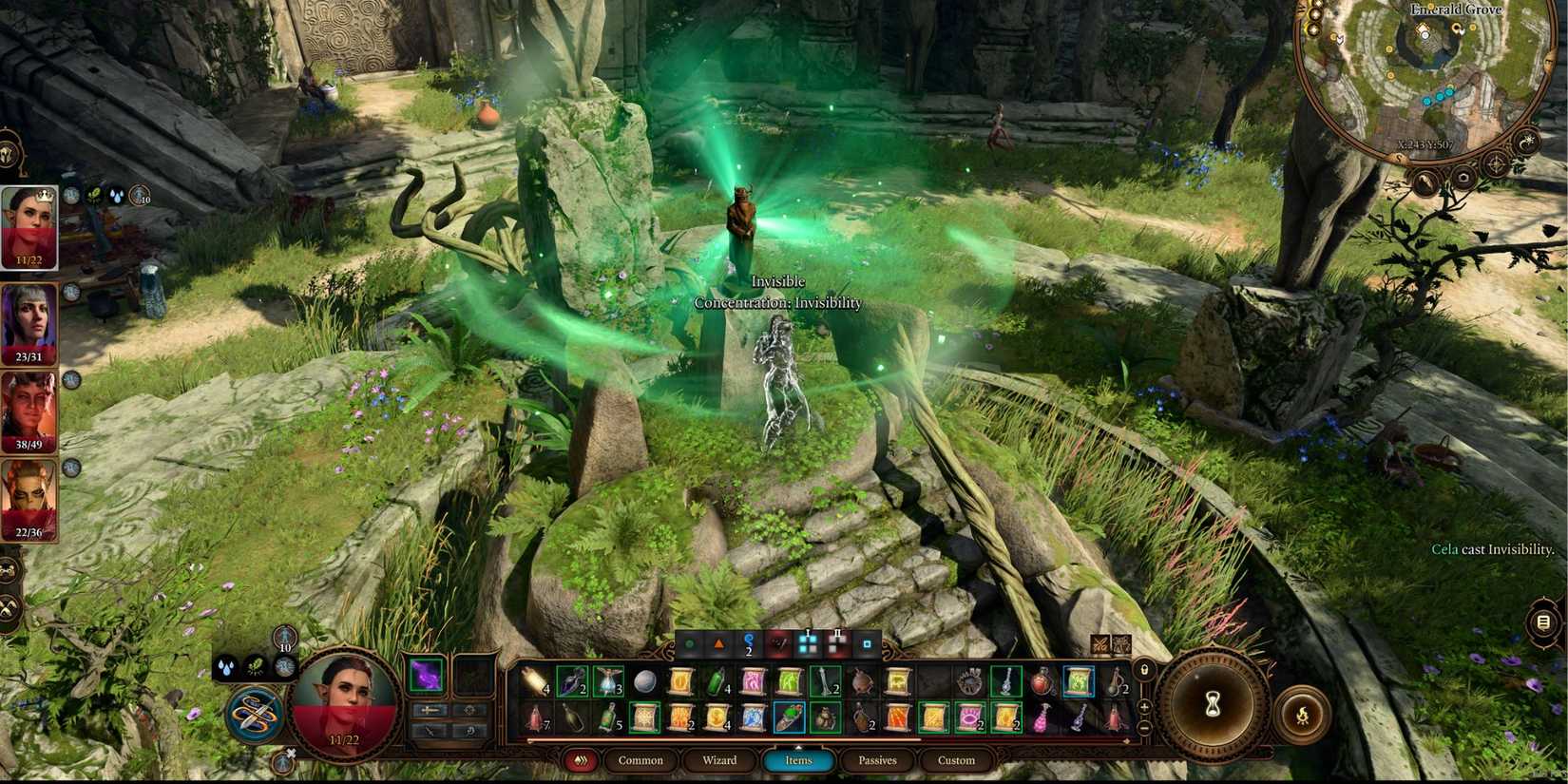
Task: Click the chevron above the Items tab
Action: [798, 747]
